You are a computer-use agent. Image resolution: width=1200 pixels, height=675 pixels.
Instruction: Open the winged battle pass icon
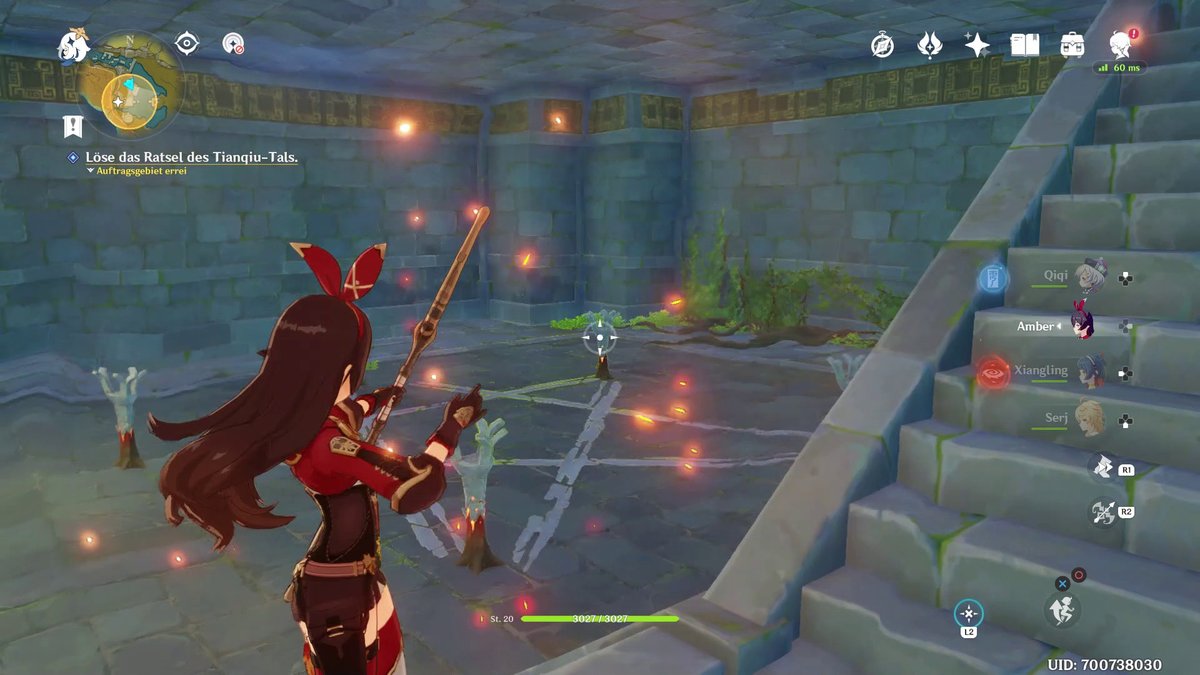[929, 44]
